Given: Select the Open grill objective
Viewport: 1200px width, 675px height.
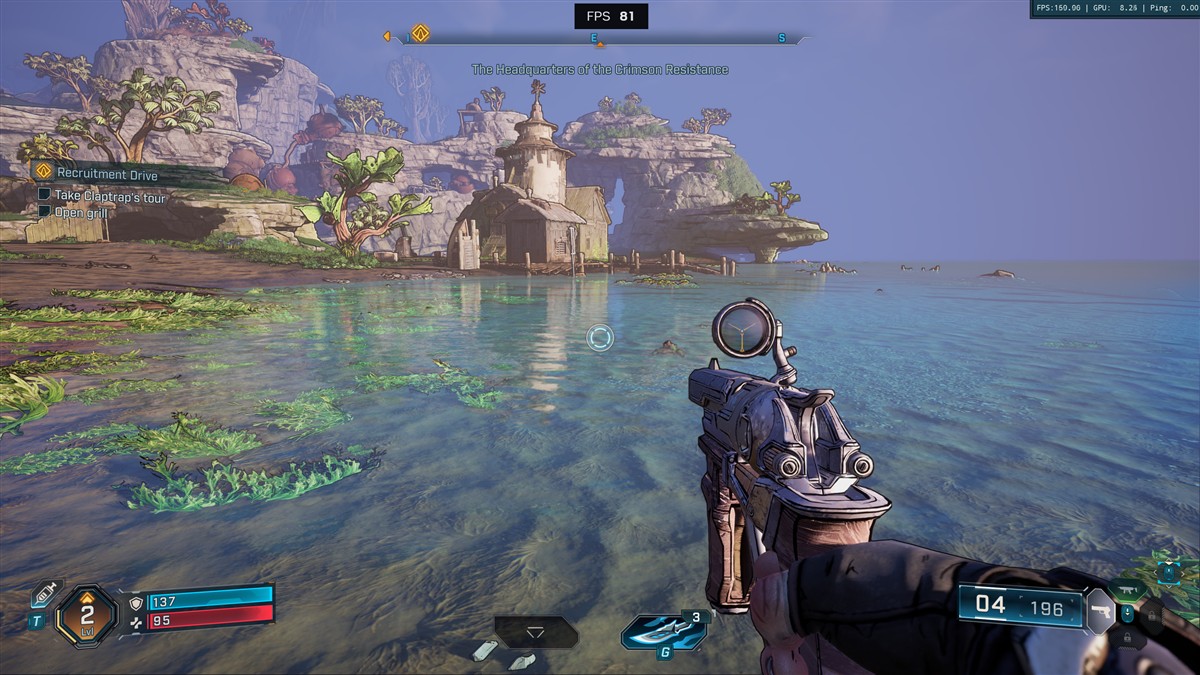Looking at the screenshot, I should point(82,212).
